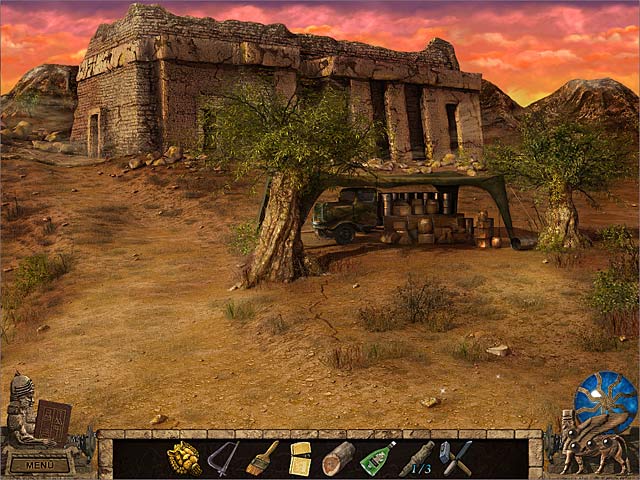This screenshot has height=480, width=640.
Task: Activate the blue hint orb
Action: (x=604, y=402)
